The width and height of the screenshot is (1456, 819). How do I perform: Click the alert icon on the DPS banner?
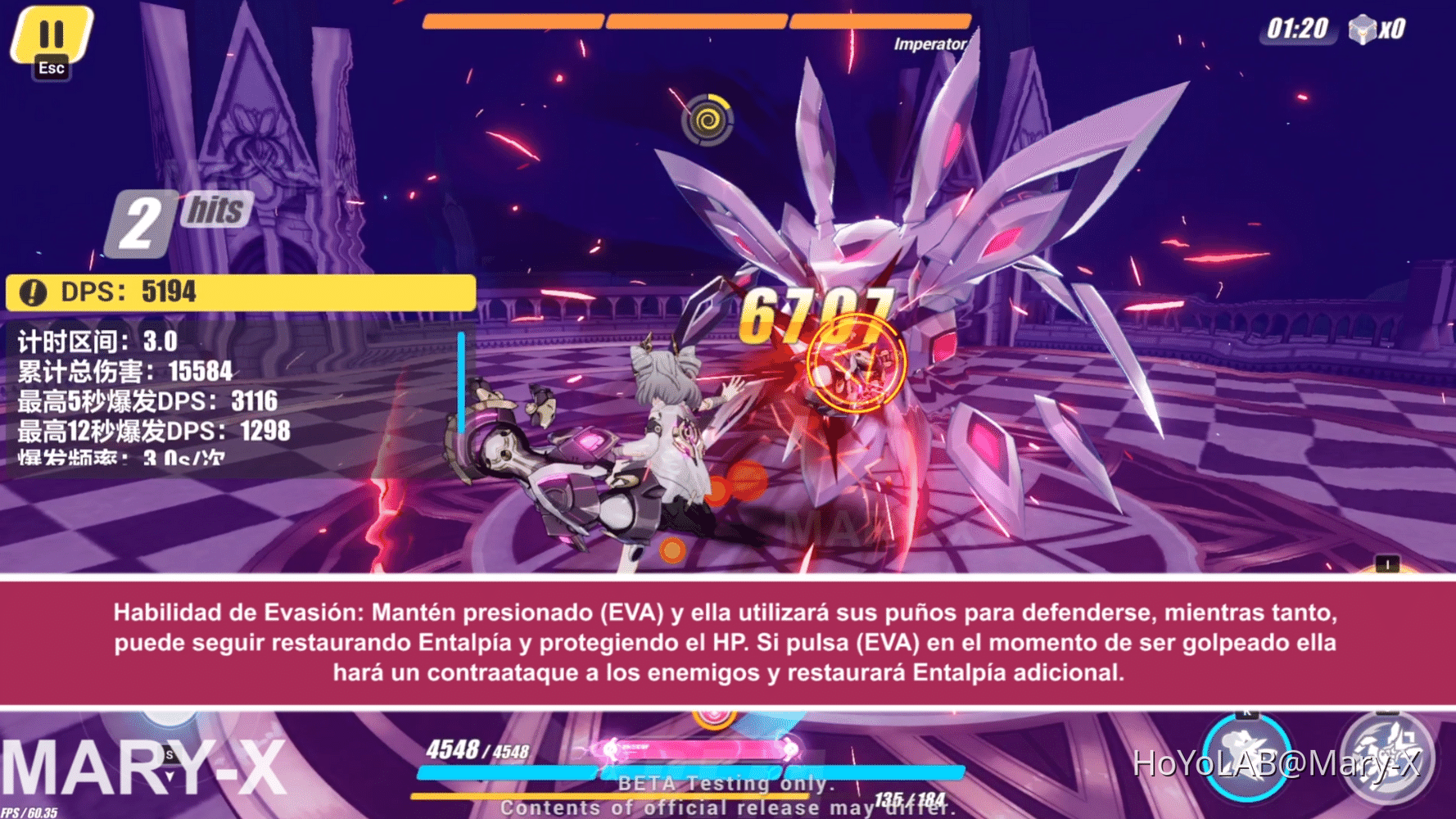point(32,292)
